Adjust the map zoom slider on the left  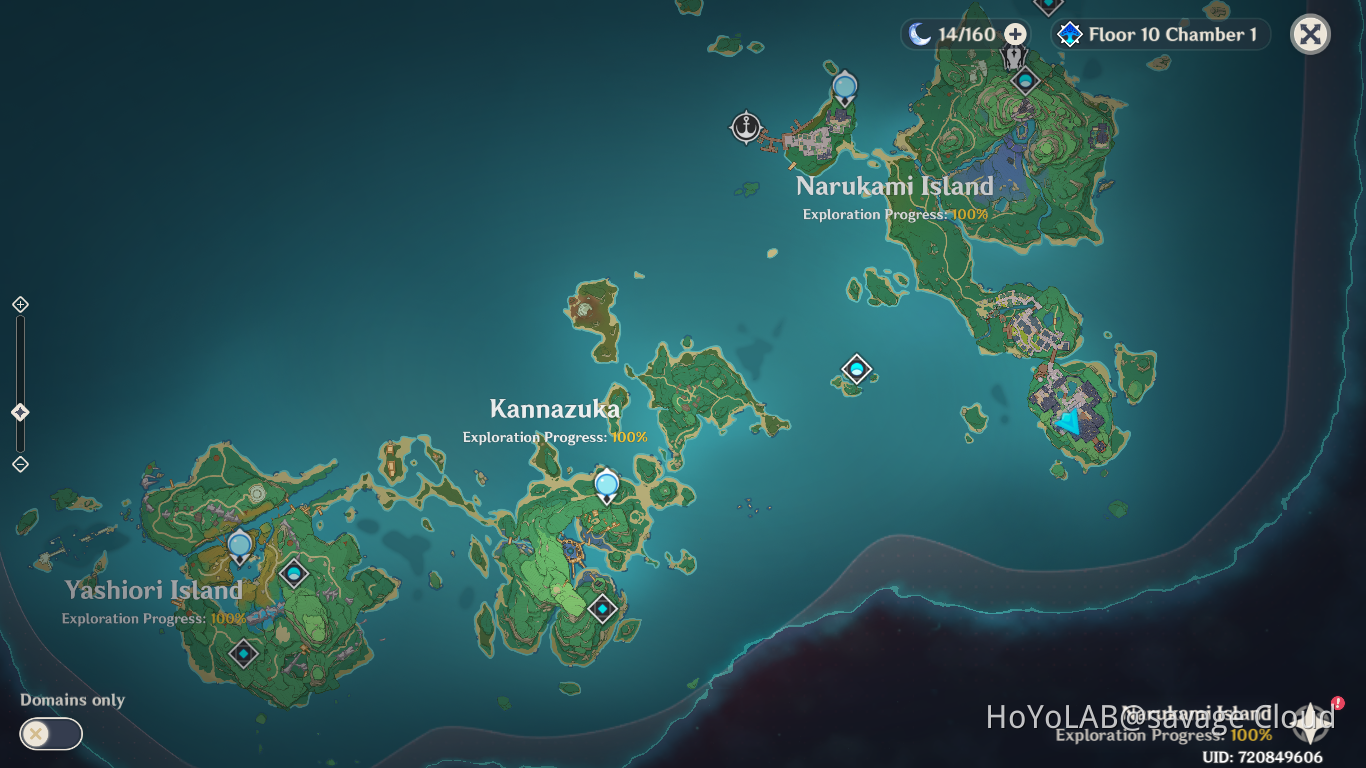[x=19, y=410]
